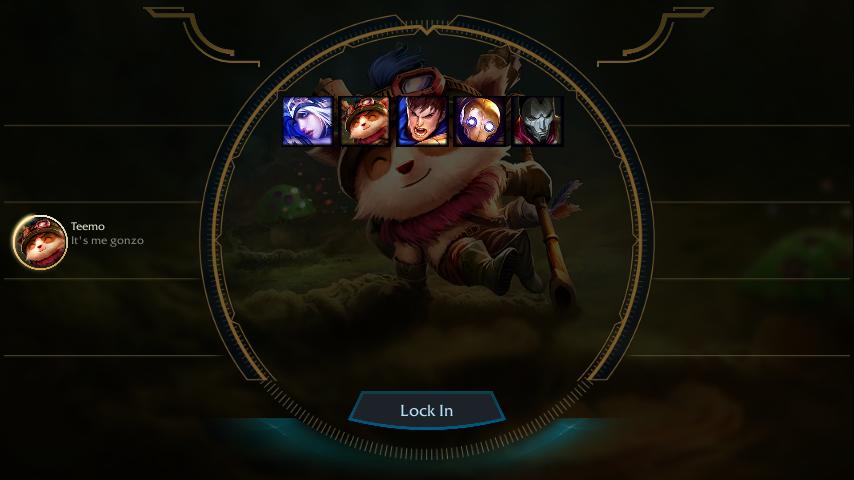
Task: Choose the masked Jhin champion portrait
Action: point(538,121)
